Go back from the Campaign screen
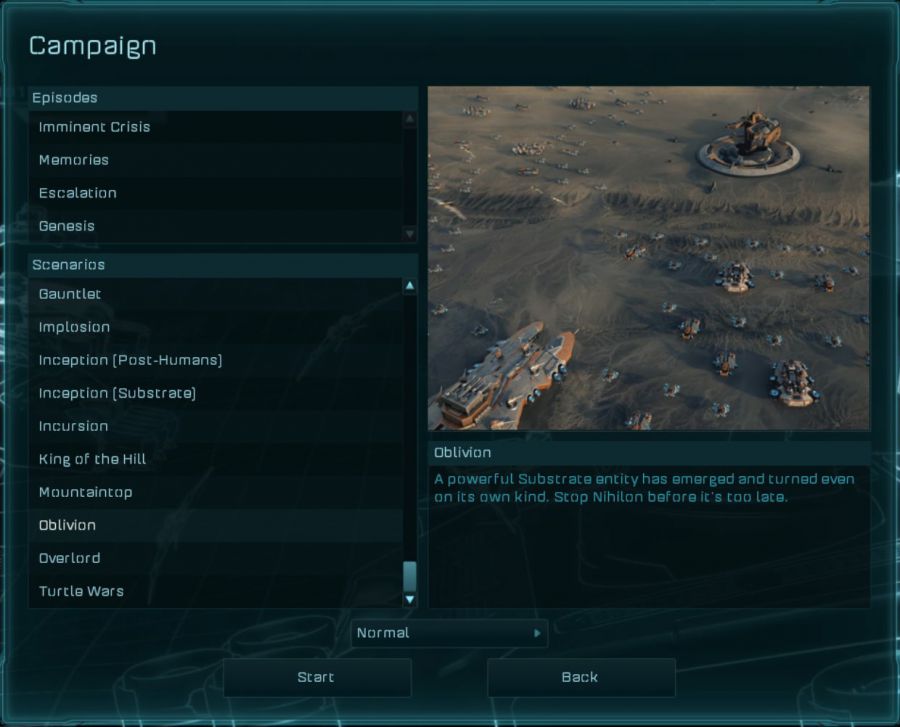Screen dimensions: 900x727 580,677
